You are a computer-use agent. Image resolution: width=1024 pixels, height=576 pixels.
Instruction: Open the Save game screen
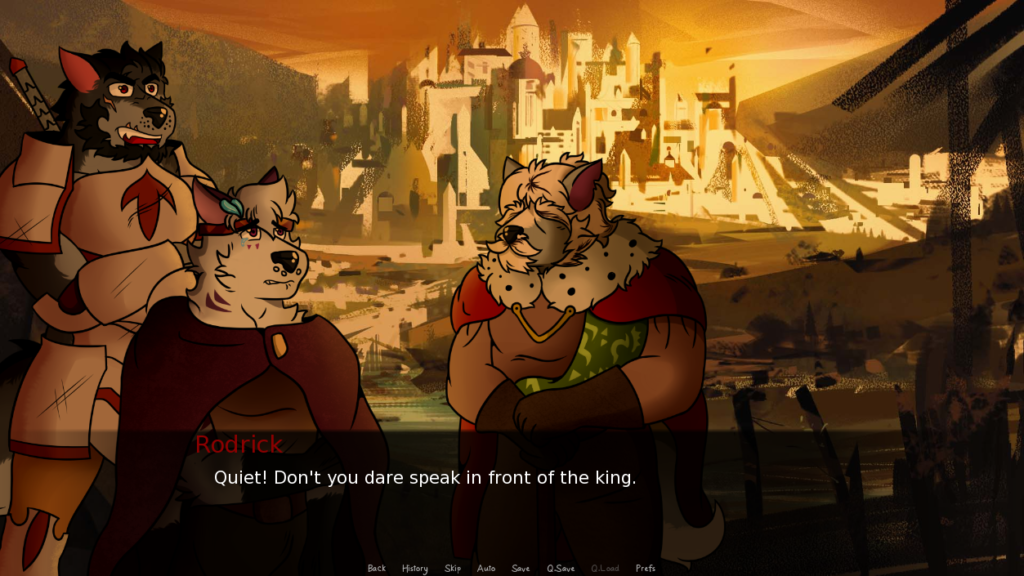coord(521,568)
